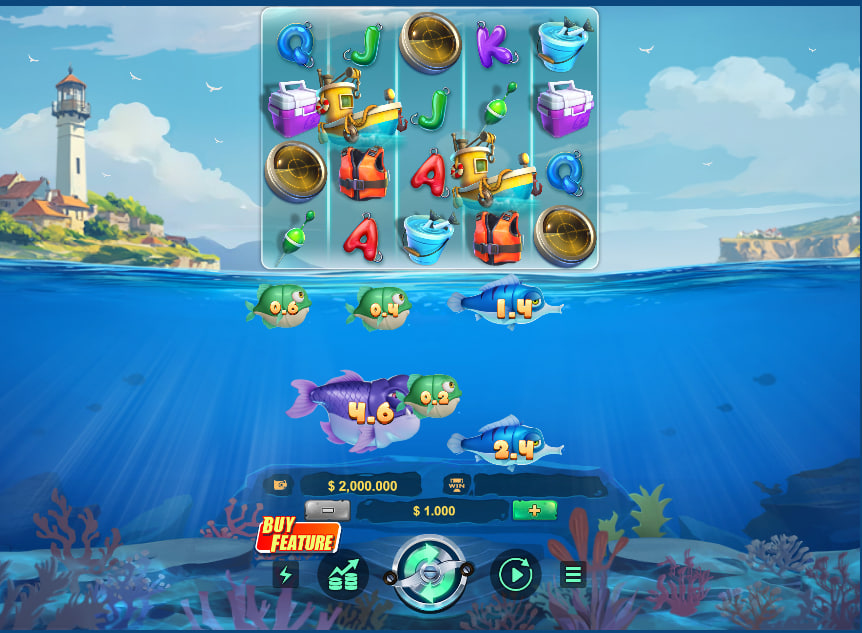Increase the bet with the green plus button
The width and height of the screenshot is (862, 633).
coord(534,510)
